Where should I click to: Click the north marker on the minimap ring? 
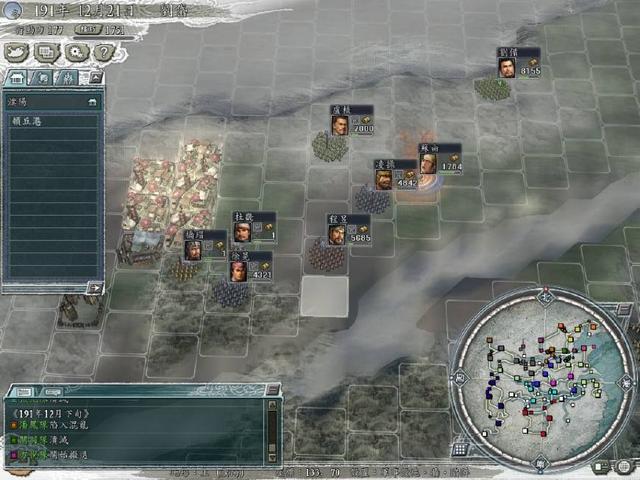pyautogui.click(x=545, y=297)
